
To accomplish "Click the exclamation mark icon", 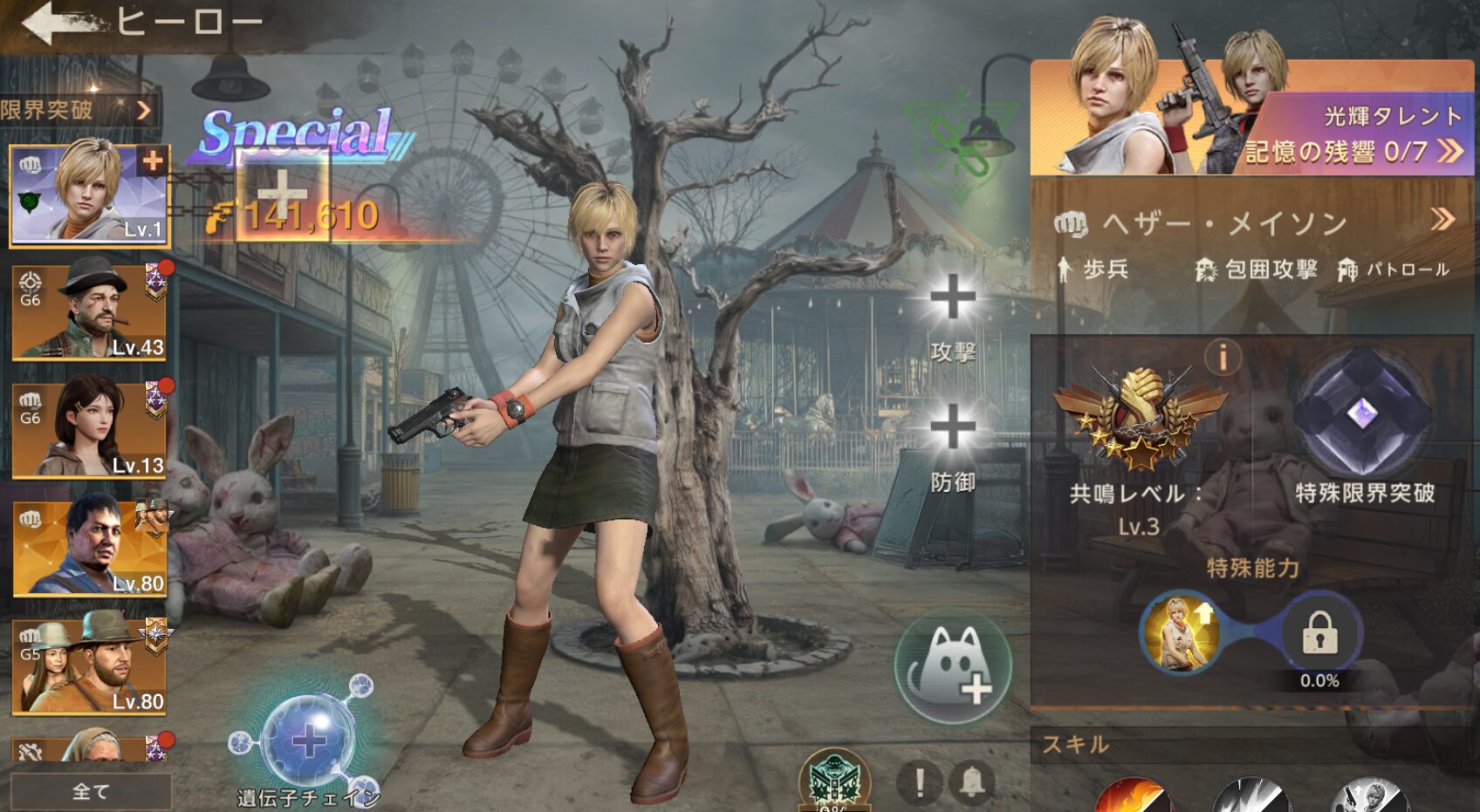I will coord(919,781).
